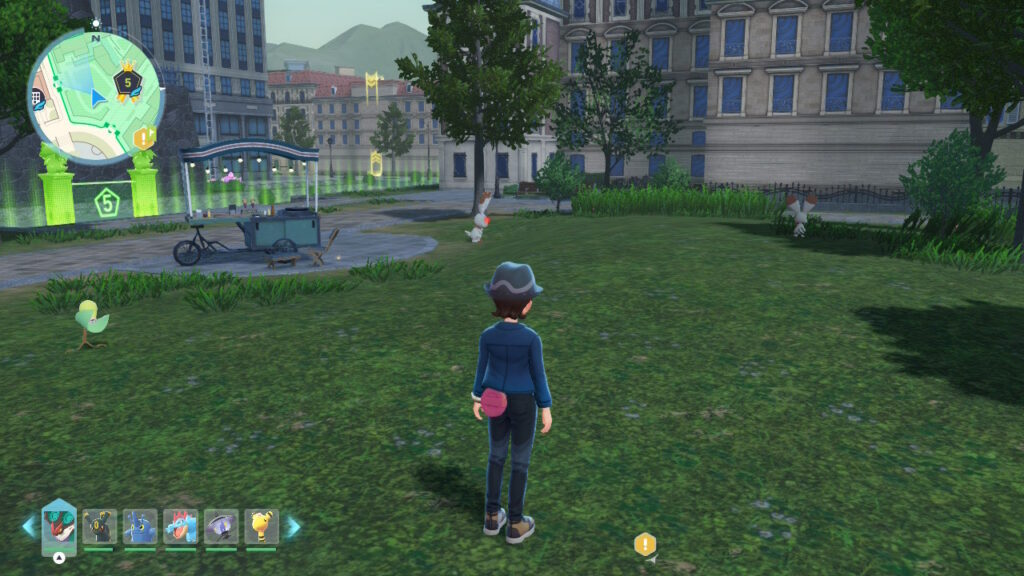The width and height of the screenshot is (1024, 576).
Task: Select the Heracross party slot
Action: 140,526
